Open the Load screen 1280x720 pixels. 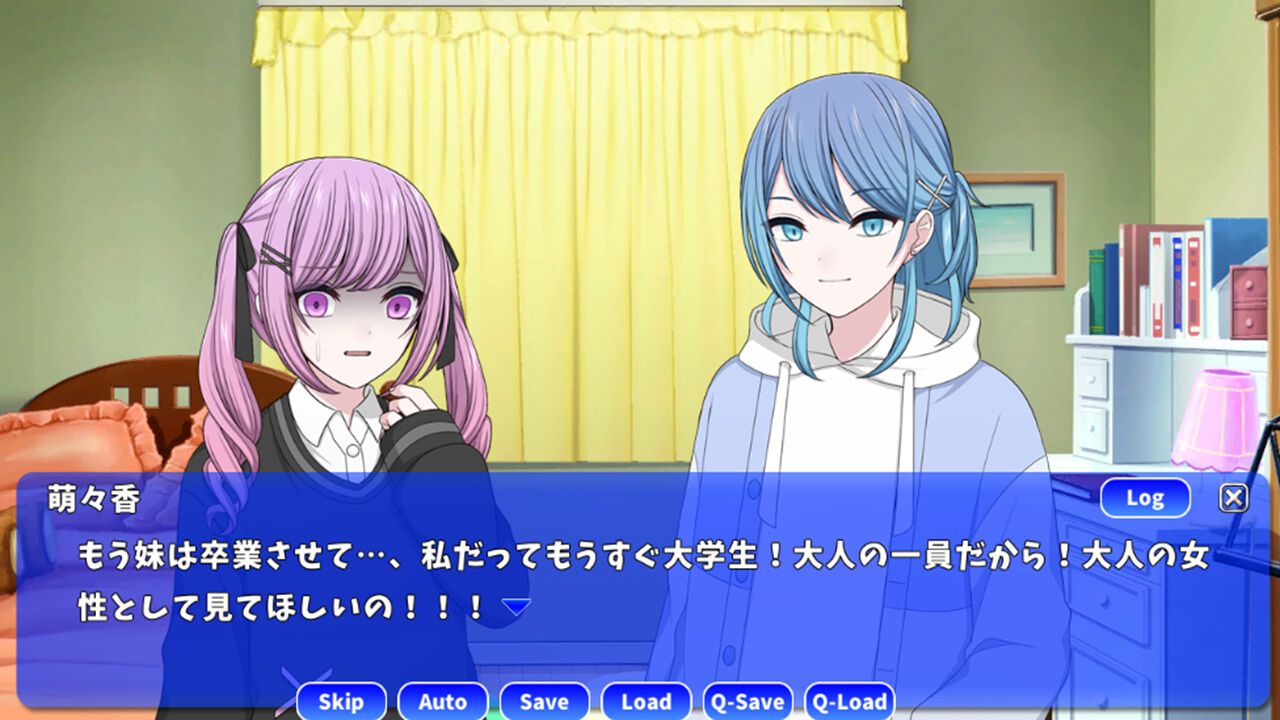click(x=646, y=701)
